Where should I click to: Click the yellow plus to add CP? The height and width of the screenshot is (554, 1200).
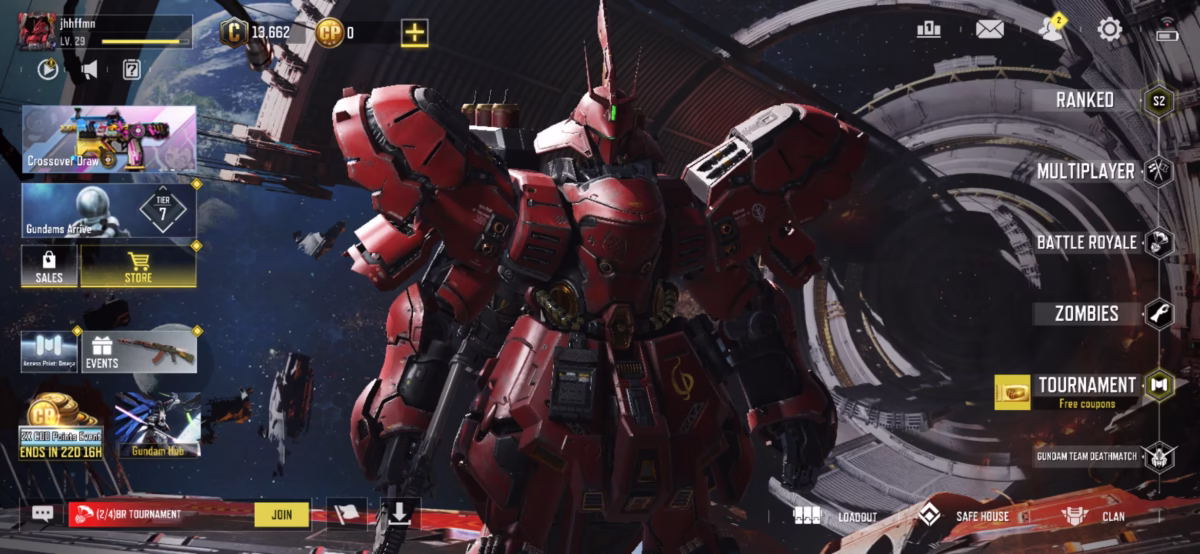click(x=414, y=32)
